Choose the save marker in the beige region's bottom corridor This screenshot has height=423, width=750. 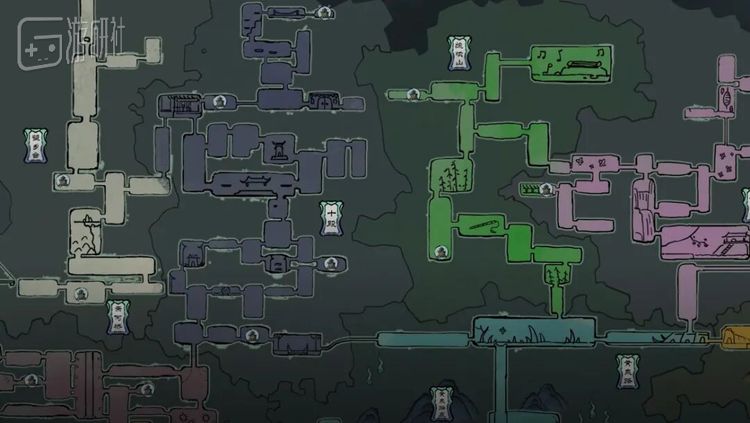pos(80,293)
